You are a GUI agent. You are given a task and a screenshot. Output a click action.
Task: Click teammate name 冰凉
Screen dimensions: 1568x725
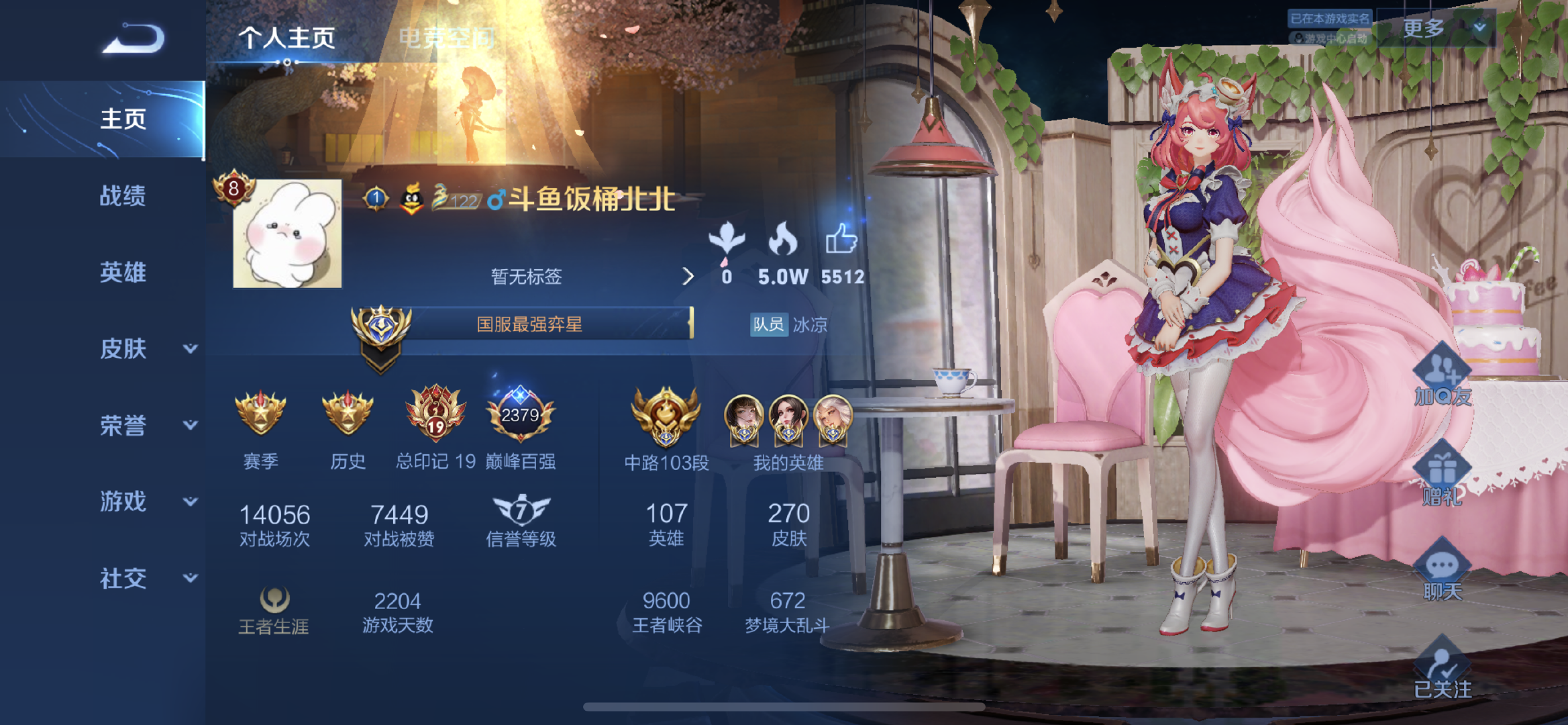[x=811, y=326]
